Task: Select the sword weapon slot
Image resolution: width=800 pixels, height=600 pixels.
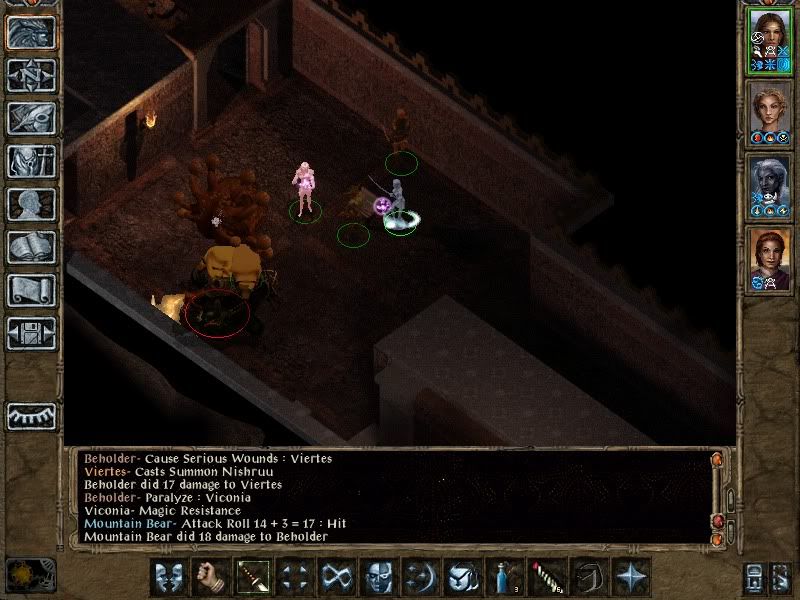Action: (x=251, y=578)
